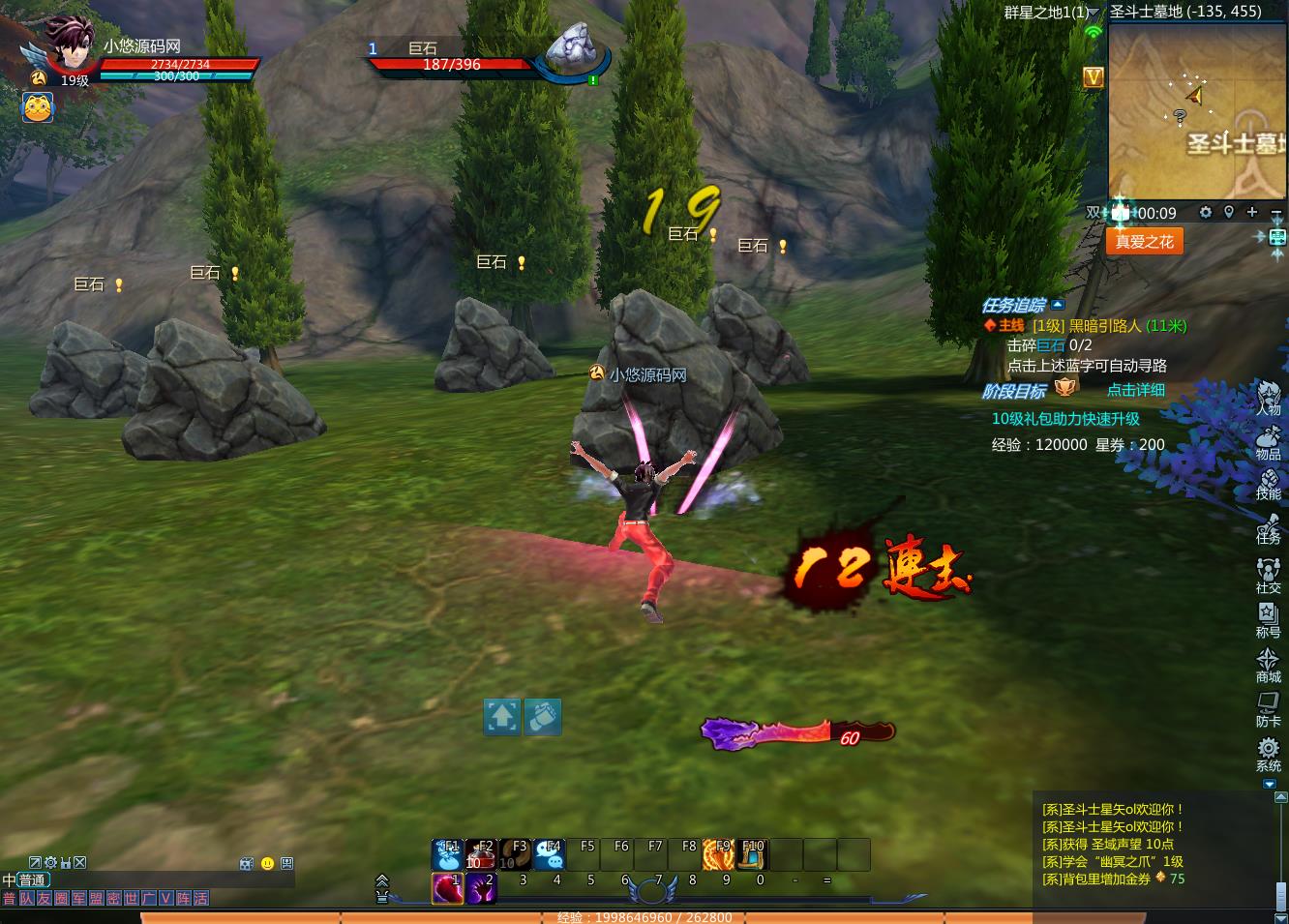Screen dimensions: 1289x924
Task: Open the 商城 shop
Action: coord(1268,664)
